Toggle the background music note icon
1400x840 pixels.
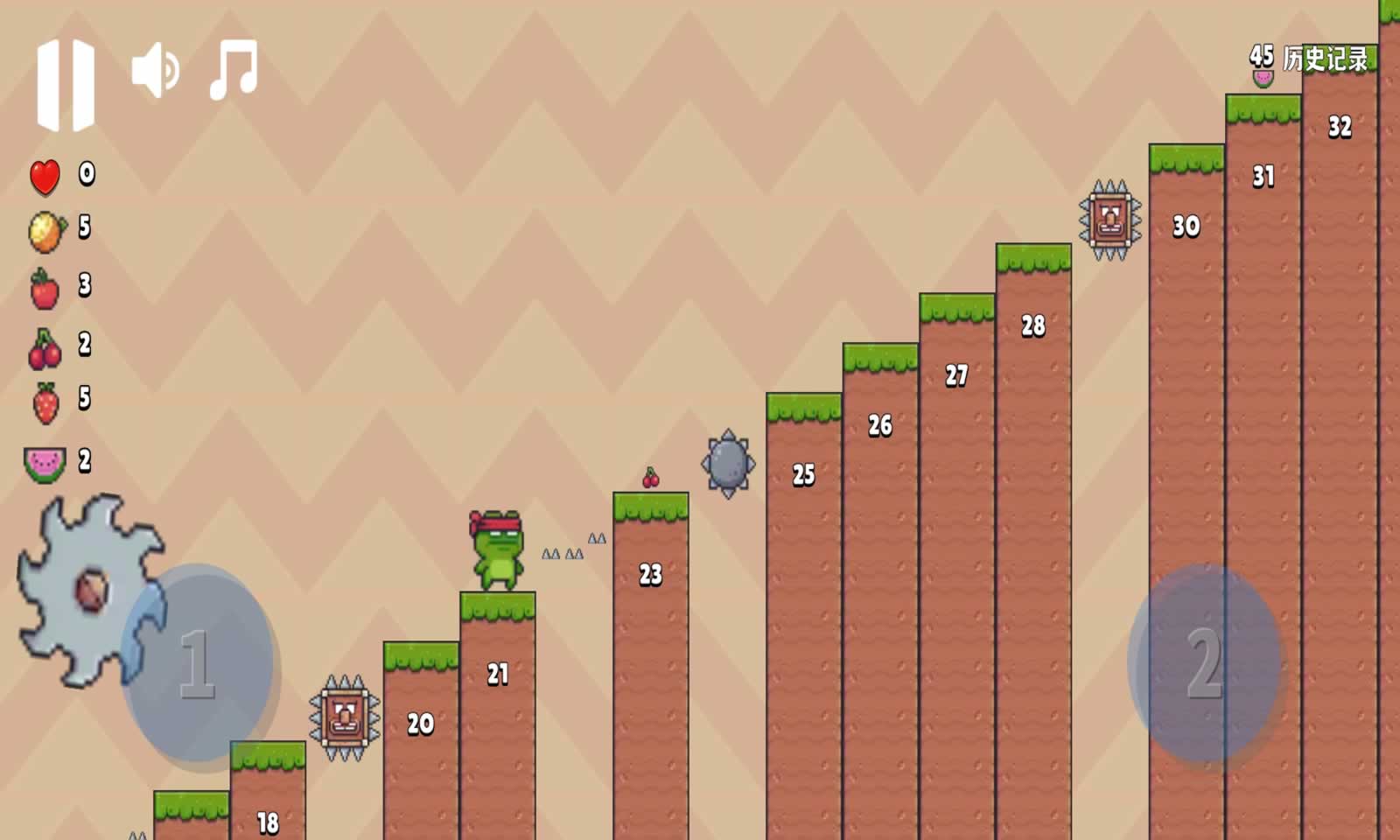(x=234, y=69)
